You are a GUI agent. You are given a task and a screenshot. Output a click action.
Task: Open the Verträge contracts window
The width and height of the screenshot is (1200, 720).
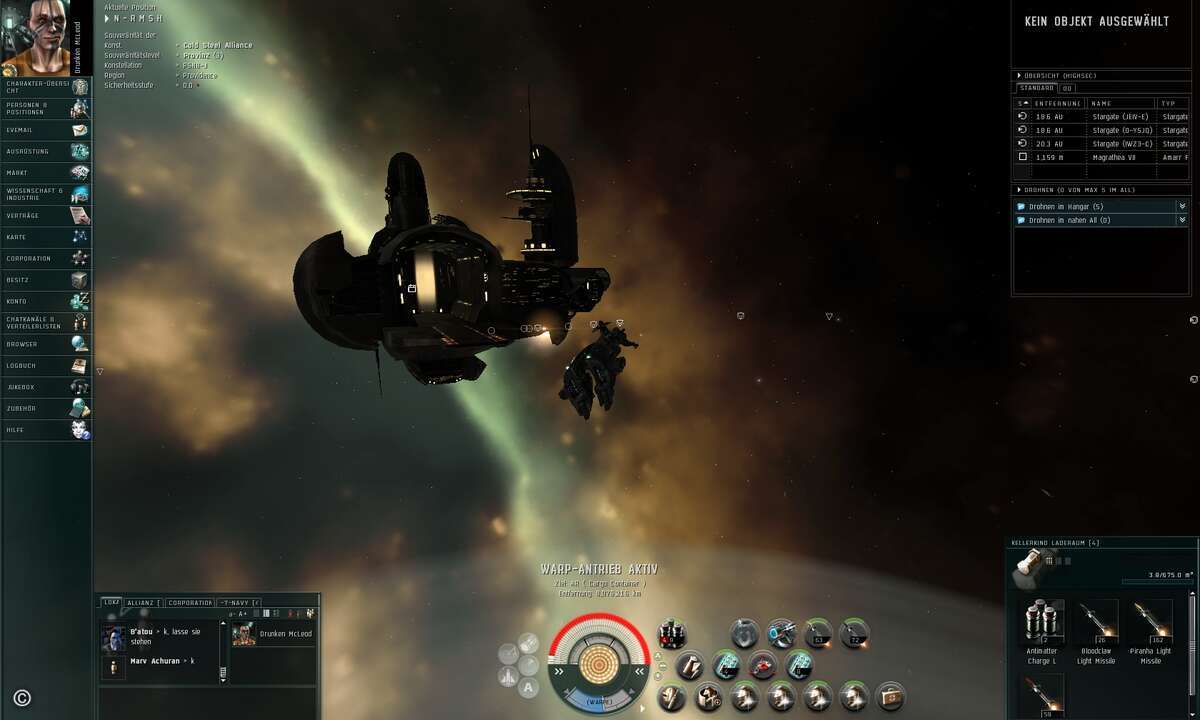45,216
